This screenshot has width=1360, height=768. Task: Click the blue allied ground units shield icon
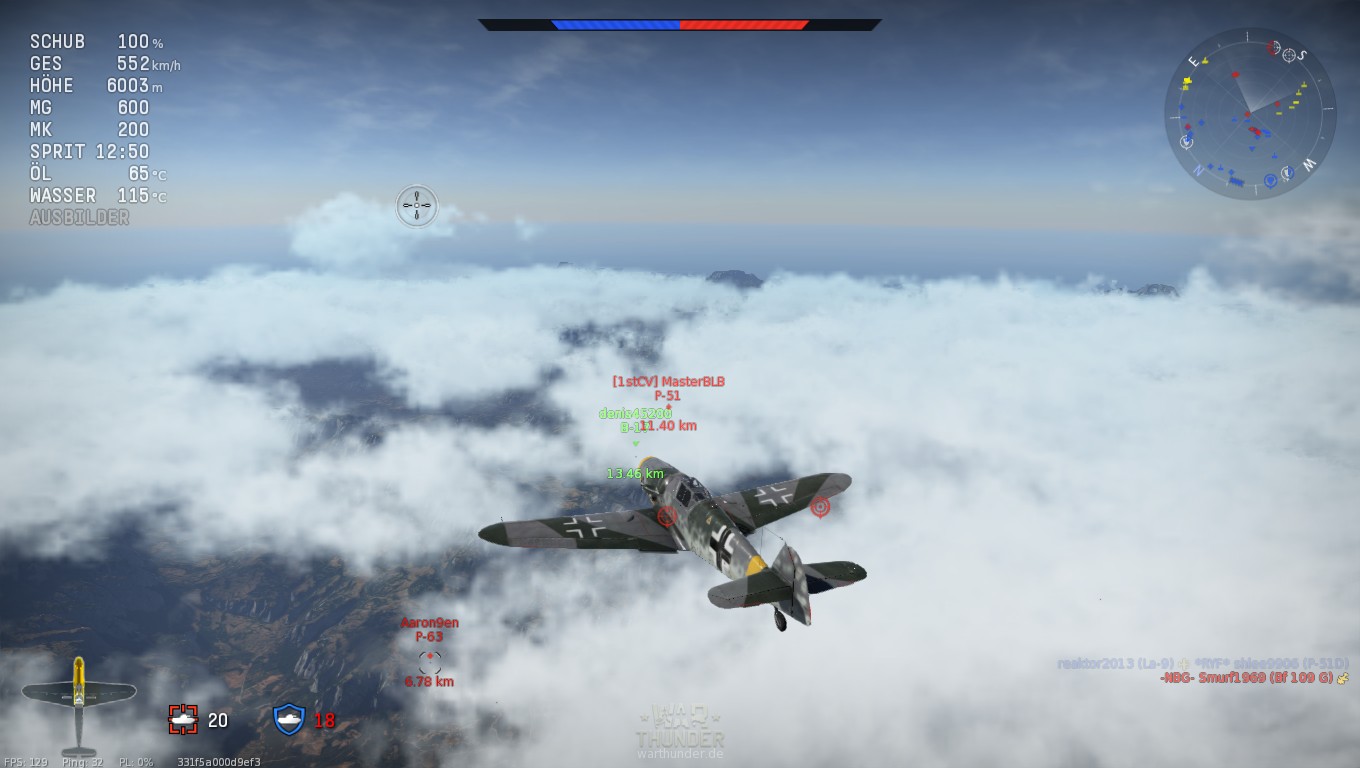click(x=289, y=719)
